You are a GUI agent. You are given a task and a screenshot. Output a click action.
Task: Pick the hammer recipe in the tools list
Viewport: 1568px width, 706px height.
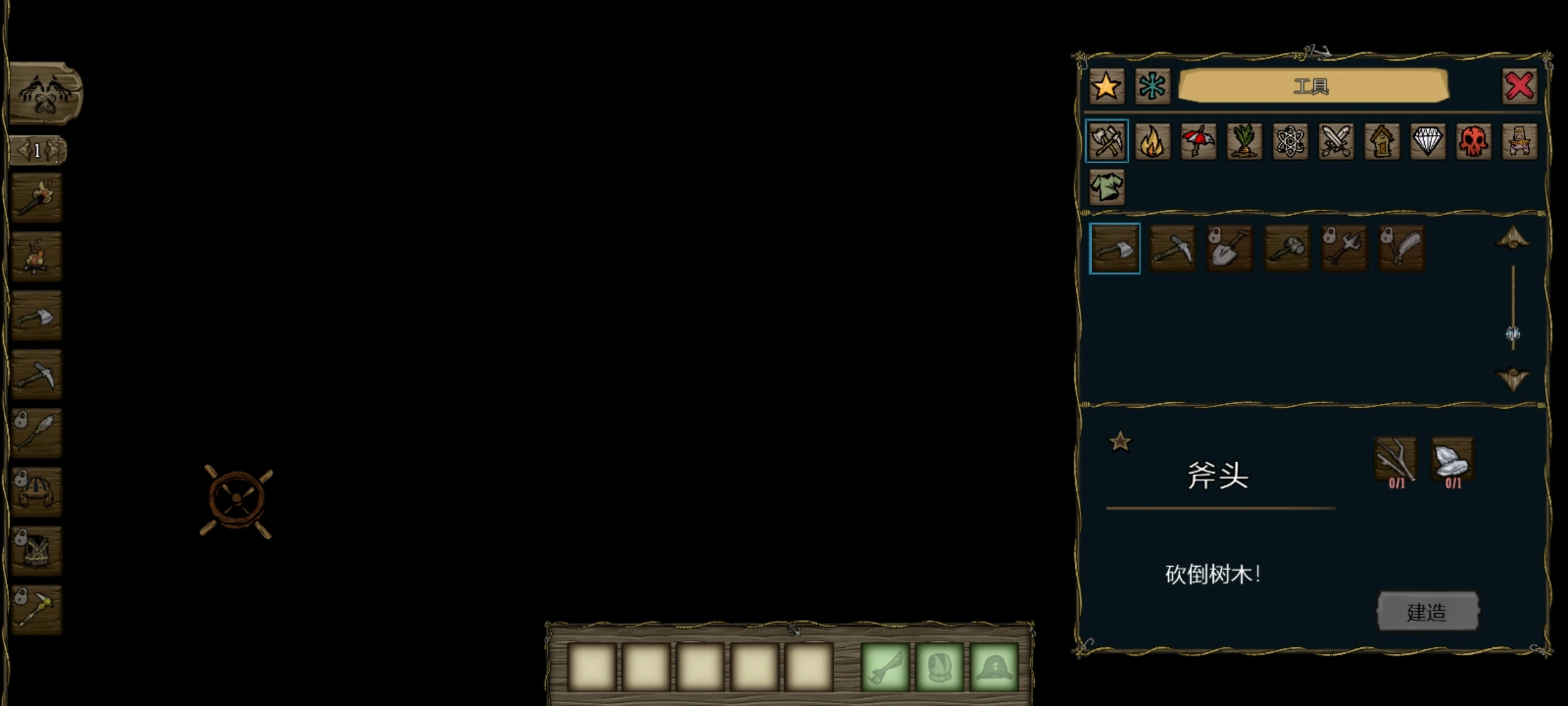[1286, 248]
